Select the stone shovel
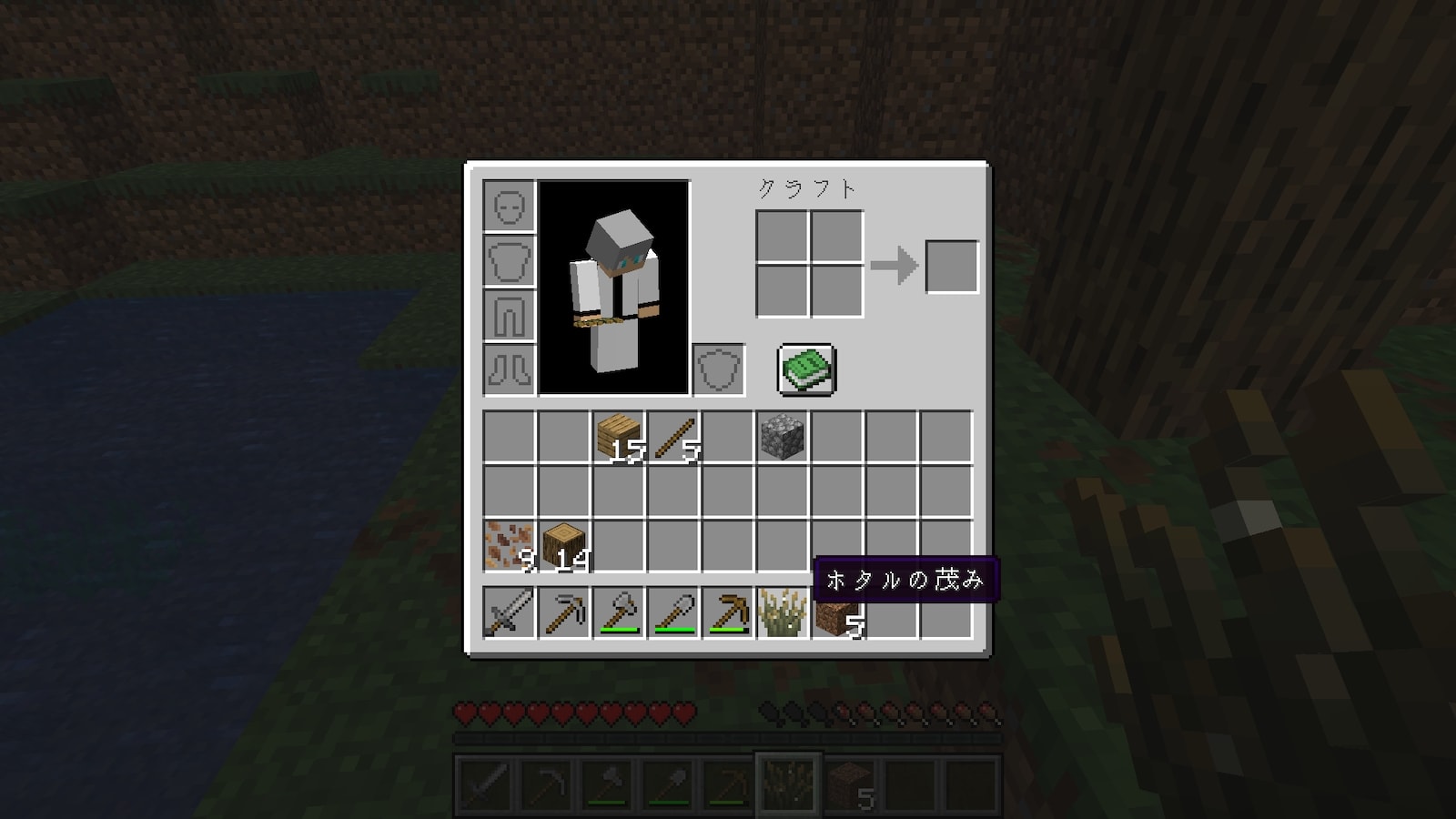This screenshot has height=819, width=1456. coord(673,612)
